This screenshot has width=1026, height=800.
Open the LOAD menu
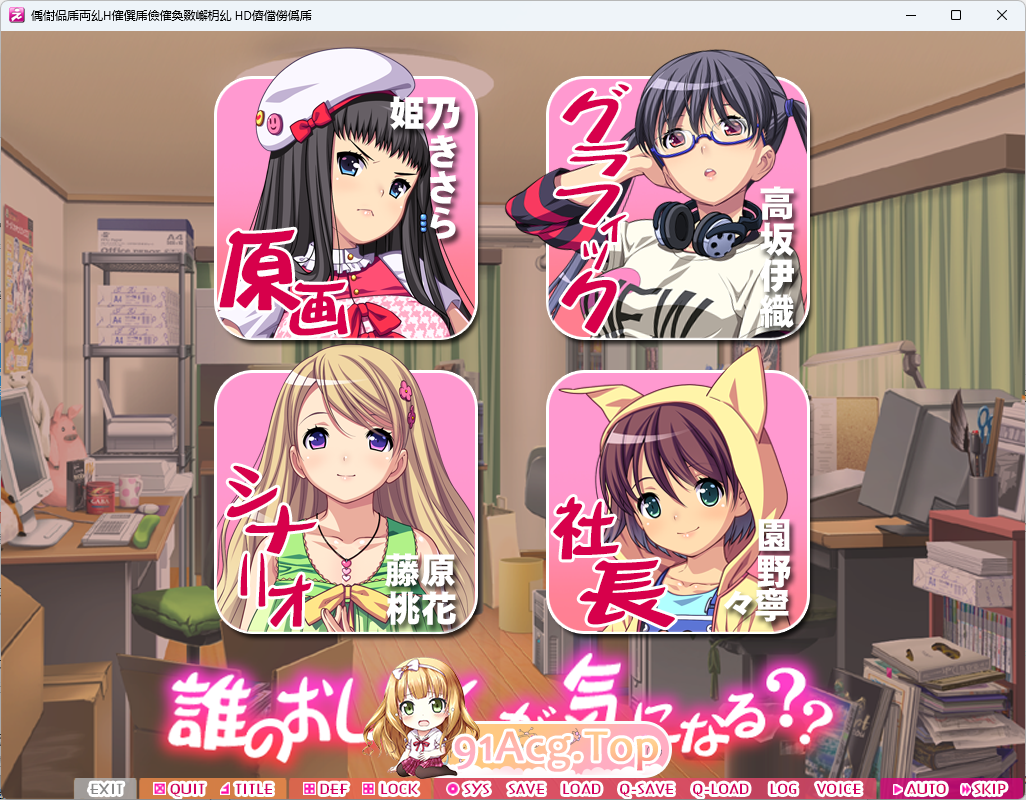click(x=581, y=789)
